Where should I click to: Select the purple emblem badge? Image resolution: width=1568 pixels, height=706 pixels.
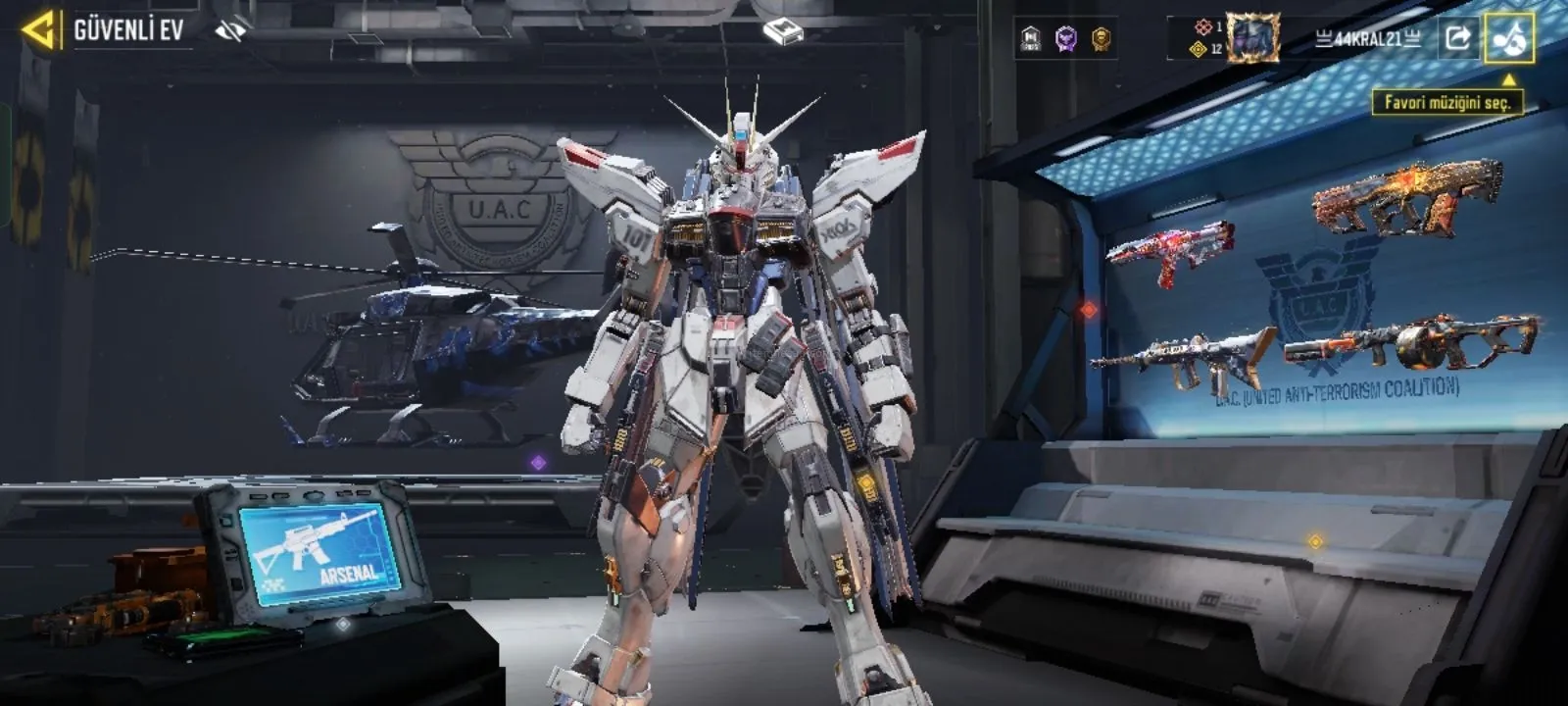[x=1066, y=39]
